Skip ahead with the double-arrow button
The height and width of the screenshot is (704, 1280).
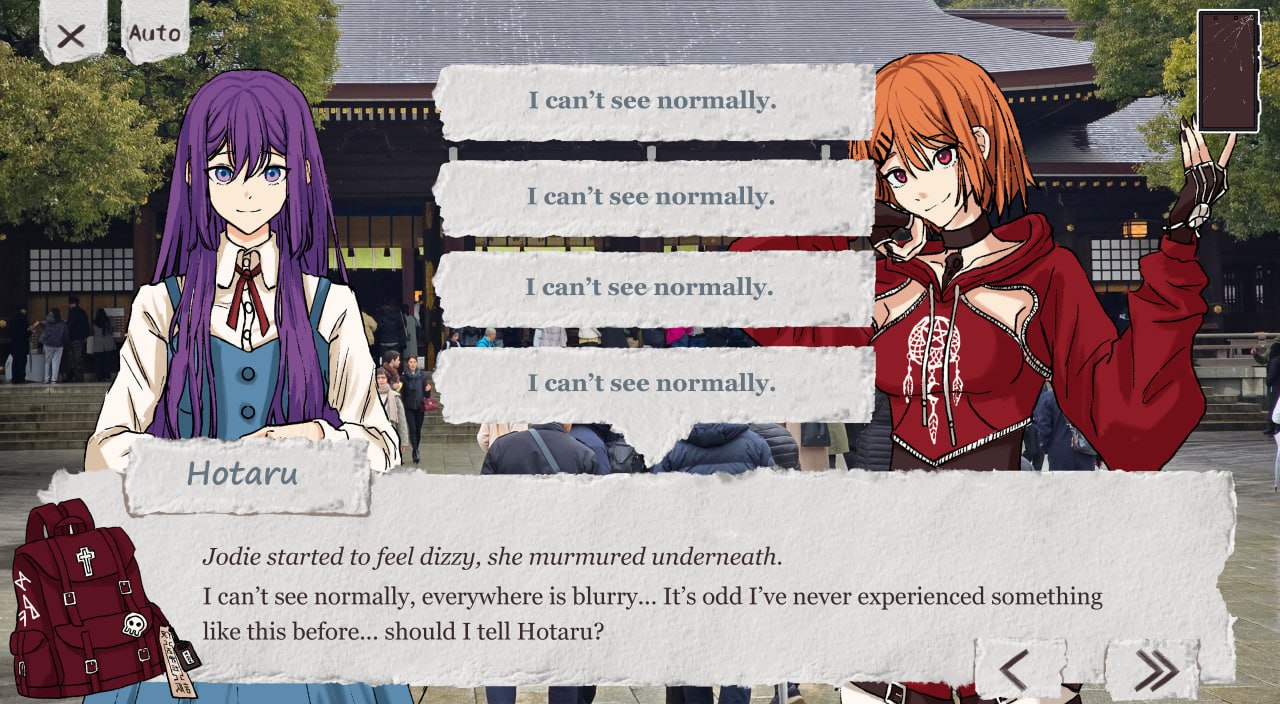tap(1153, 670)
